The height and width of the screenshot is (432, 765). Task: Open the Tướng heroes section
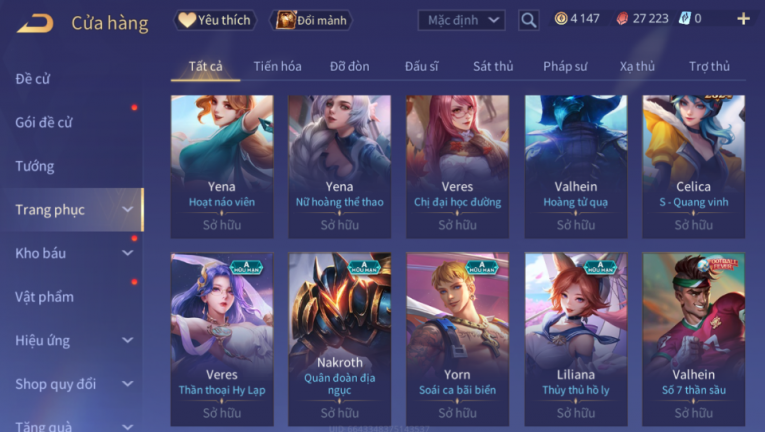pos(35,166)
